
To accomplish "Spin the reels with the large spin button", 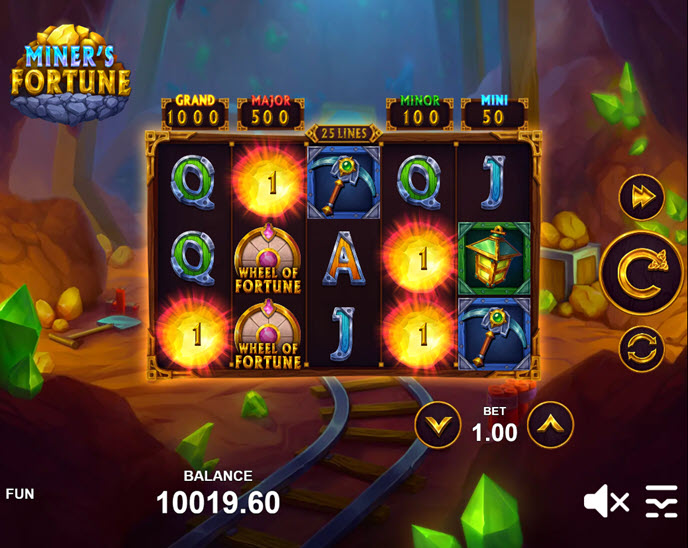I will pyautogui.click(x=642, y=273).
